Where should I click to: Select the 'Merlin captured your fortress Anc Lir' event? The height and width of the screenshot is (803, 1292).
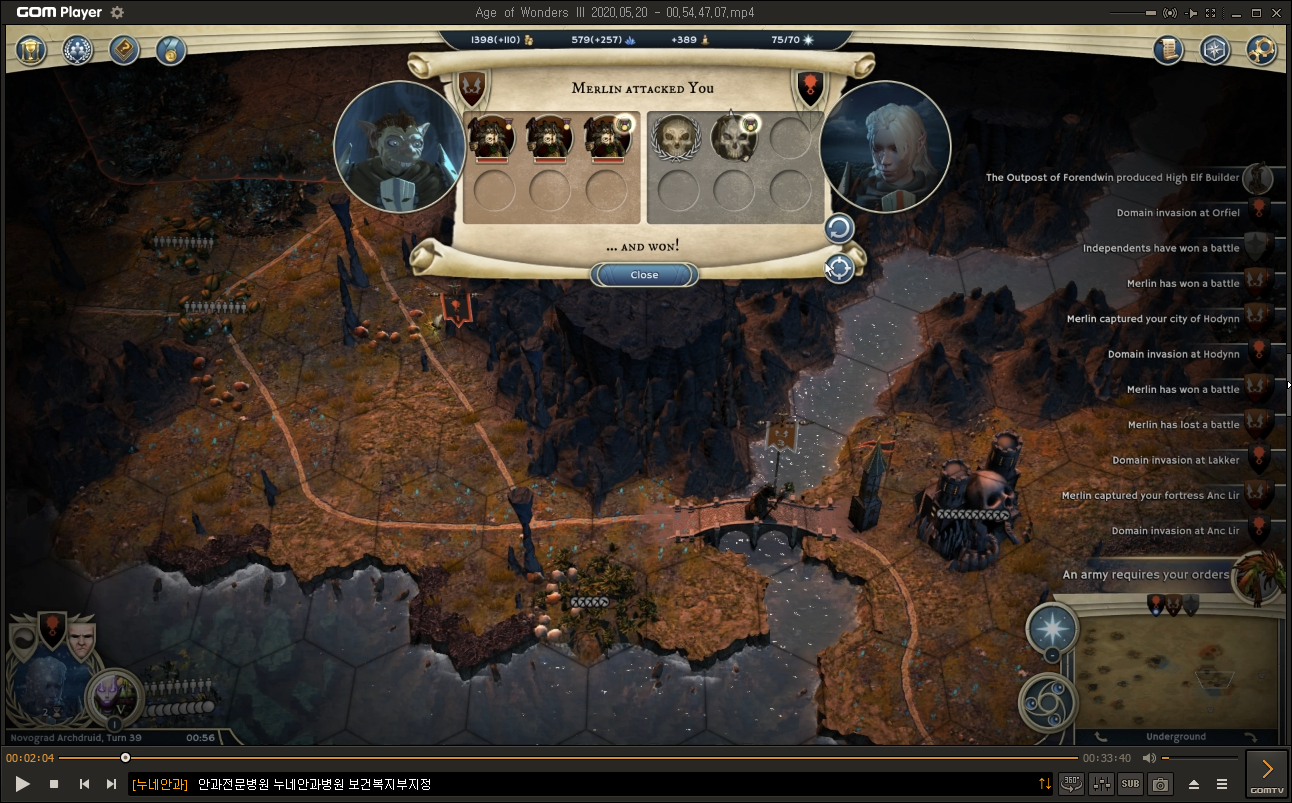click(1150, 496)
